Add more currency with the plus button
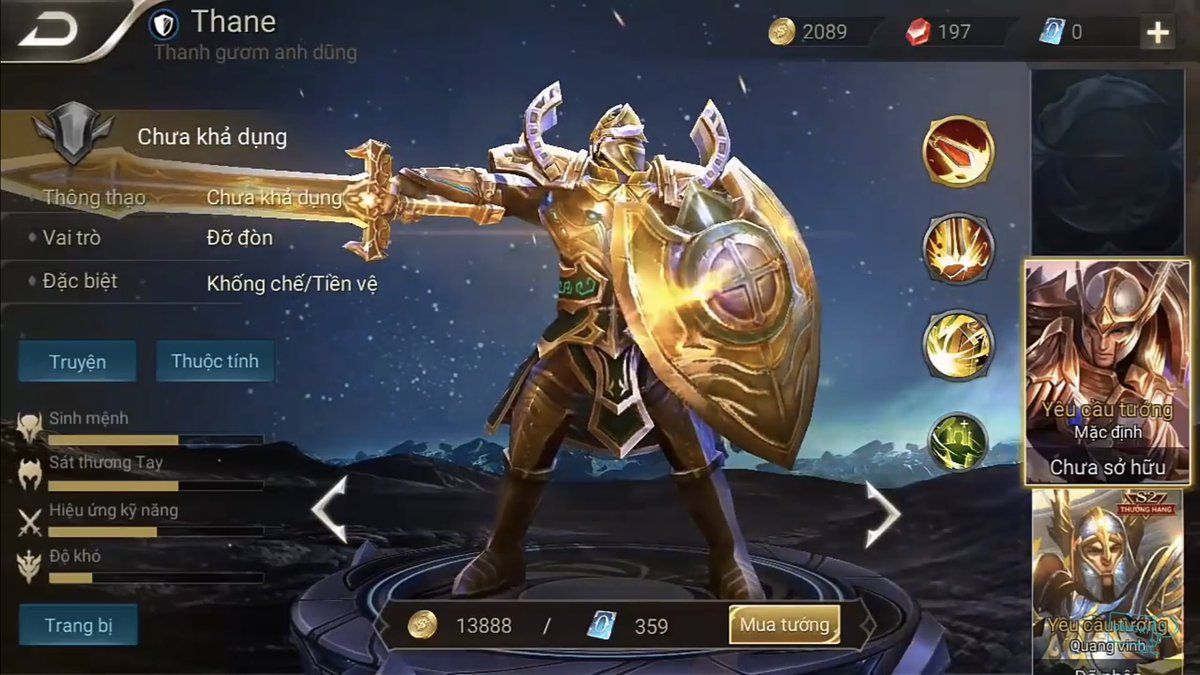 (x=1157, y=33)
